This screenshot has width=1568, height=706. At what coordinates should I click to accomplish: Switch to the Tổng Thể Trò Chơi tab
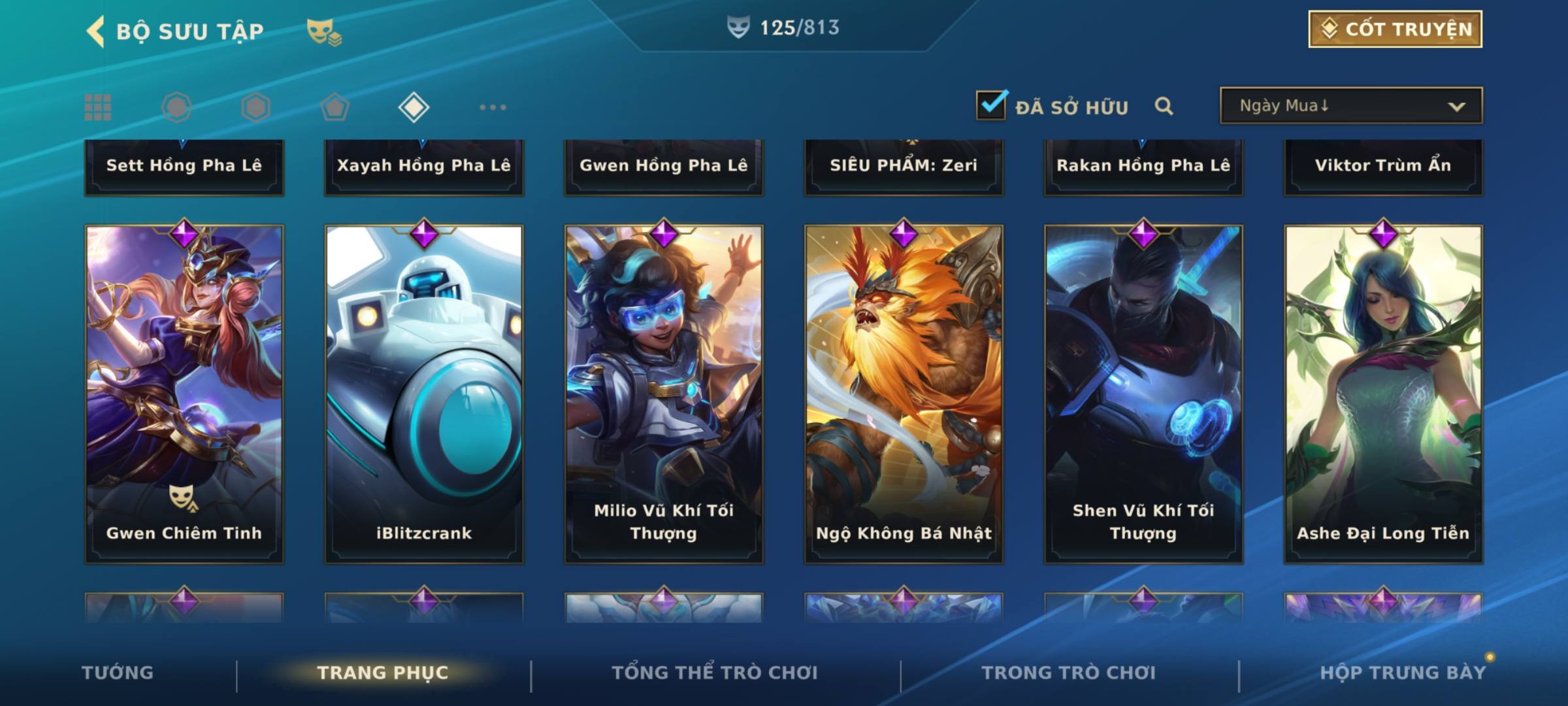click(715, 673)
